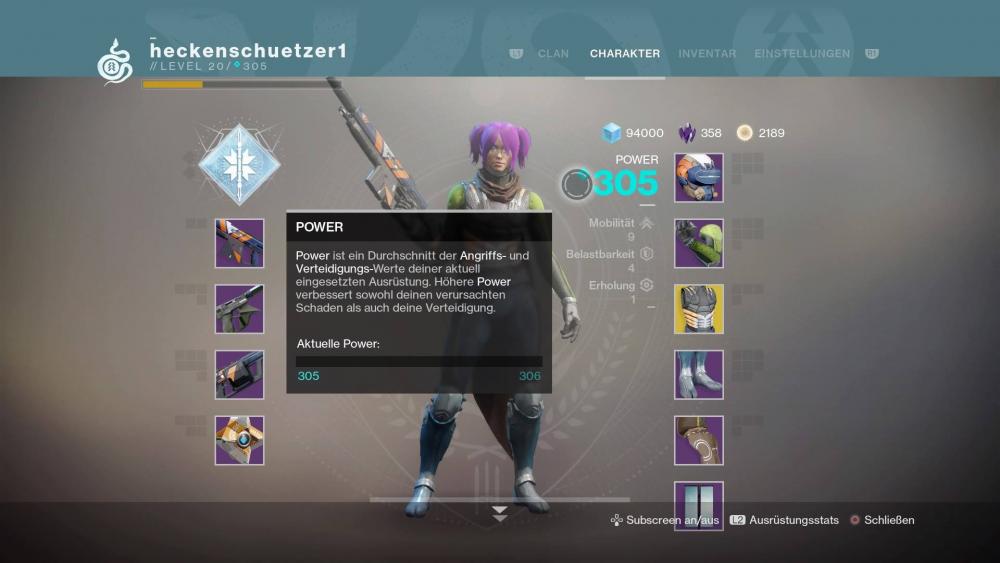Expand the downward arrow below the character
The image size is (1000, 563).
point(500,513)
